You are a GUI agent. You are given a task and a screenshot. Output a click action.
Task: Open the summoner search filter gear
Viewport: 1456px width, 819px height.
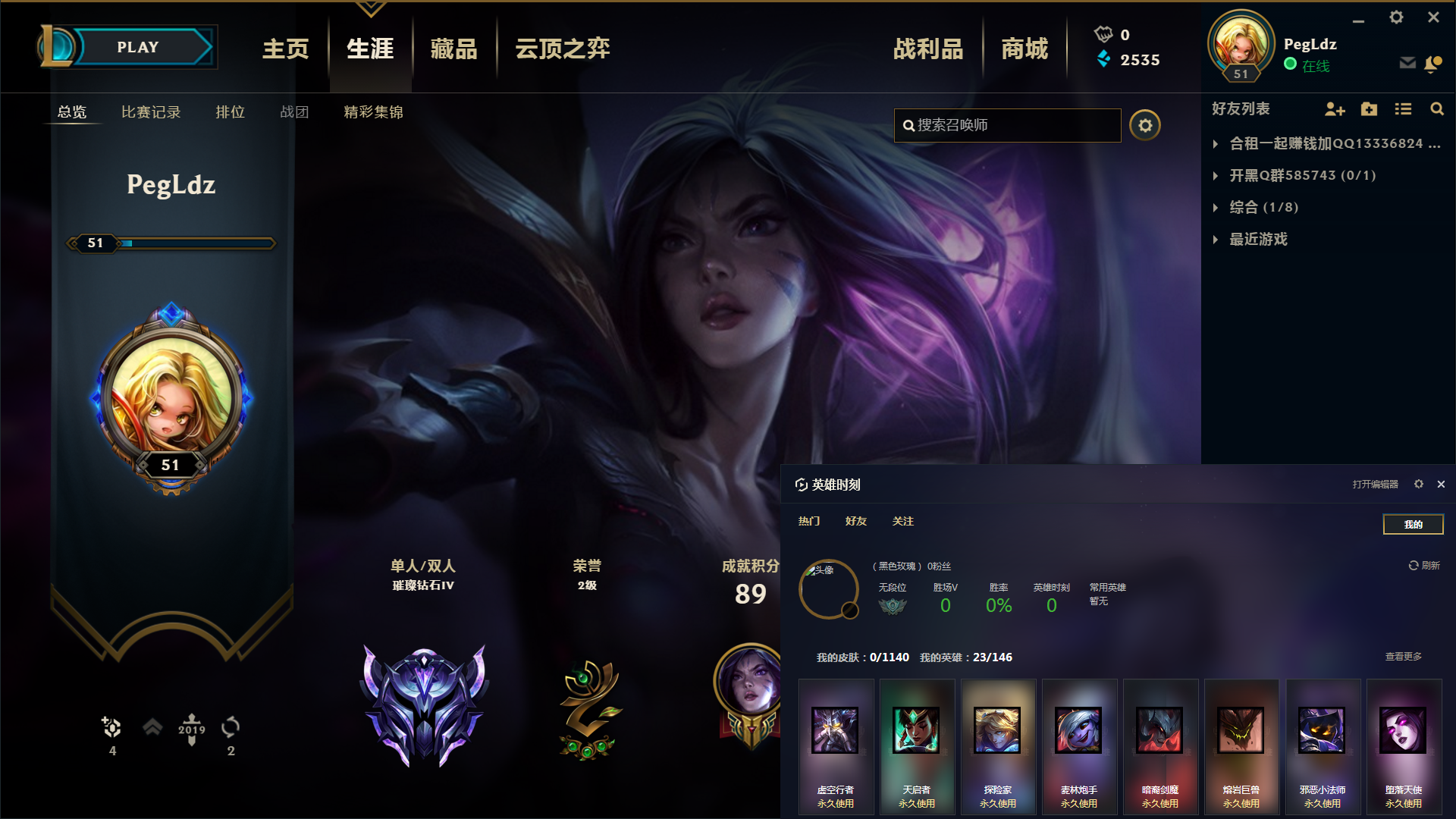pos(1145,125)
